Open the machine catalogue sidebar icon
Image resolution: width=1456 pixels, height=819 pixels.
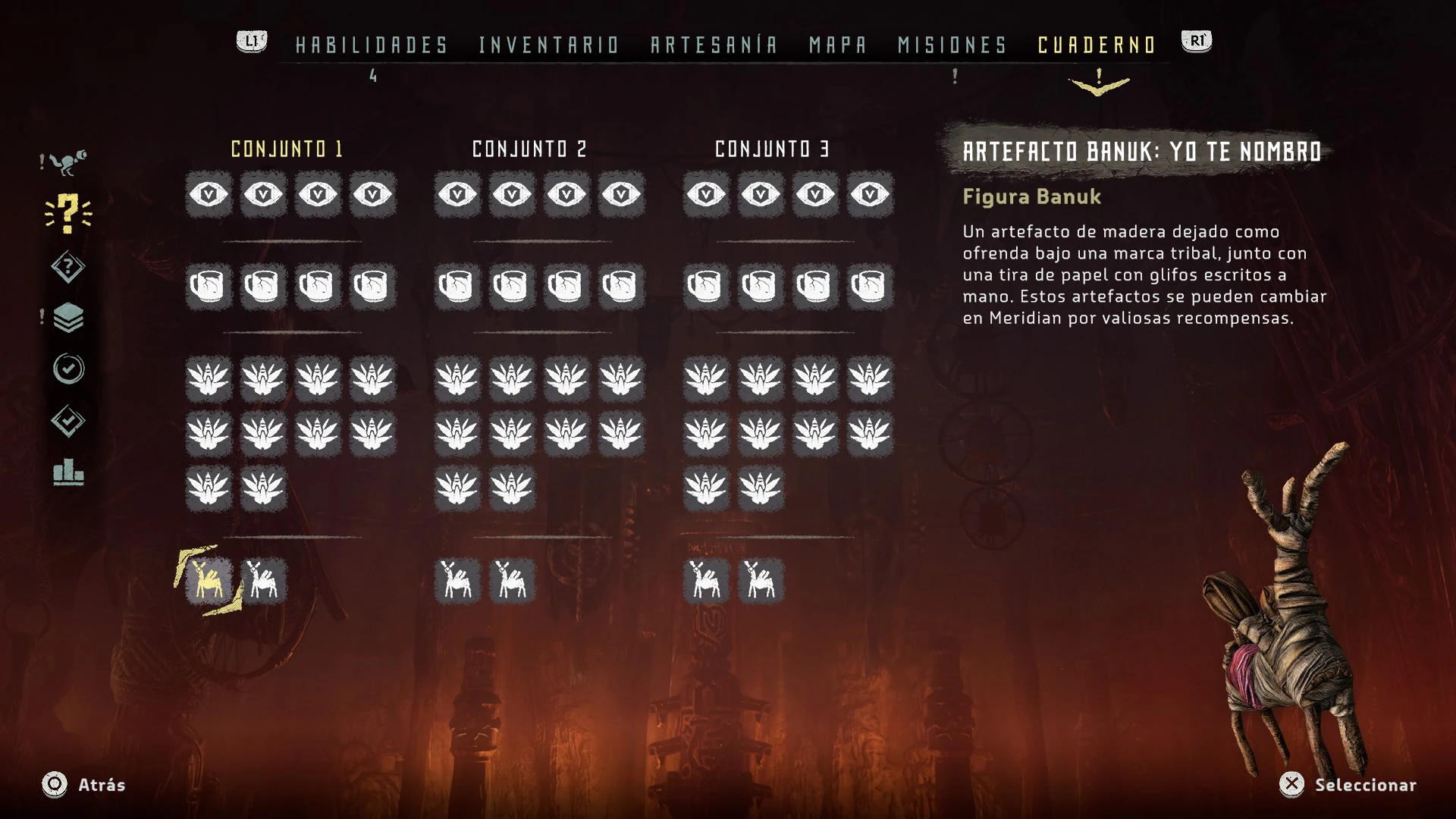68,162
